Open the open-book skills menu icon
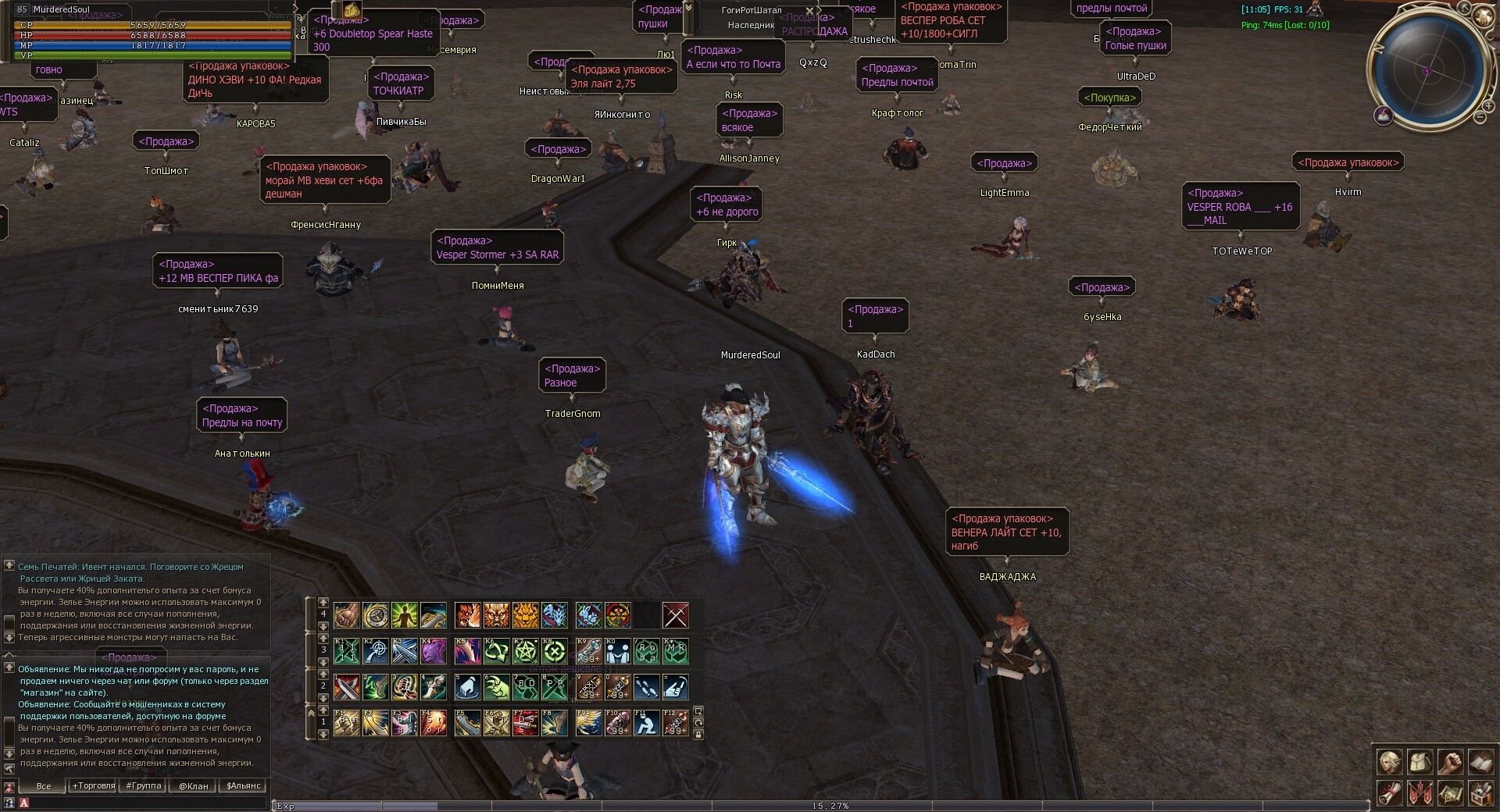The width and height of the screenshot is (1500, 812). pos(1480,762)
